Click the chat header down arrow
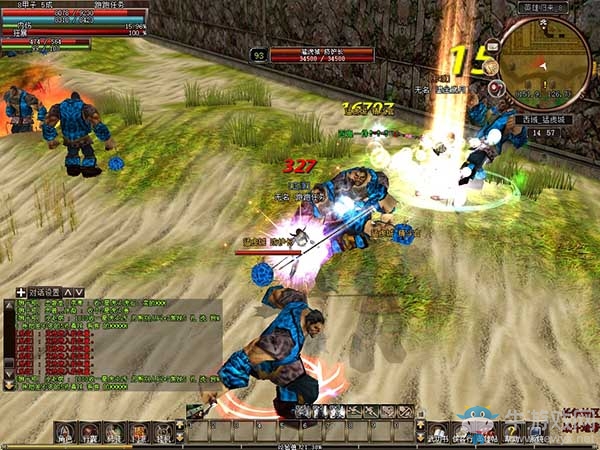This screenshot has height=450, width=600. pos(79,292)
